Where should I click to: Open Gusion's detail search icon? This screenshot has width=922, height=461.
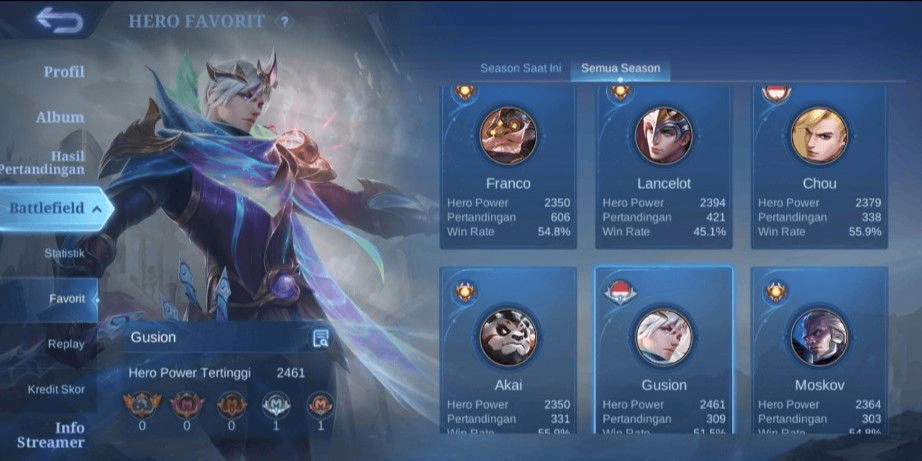[320, 338]
